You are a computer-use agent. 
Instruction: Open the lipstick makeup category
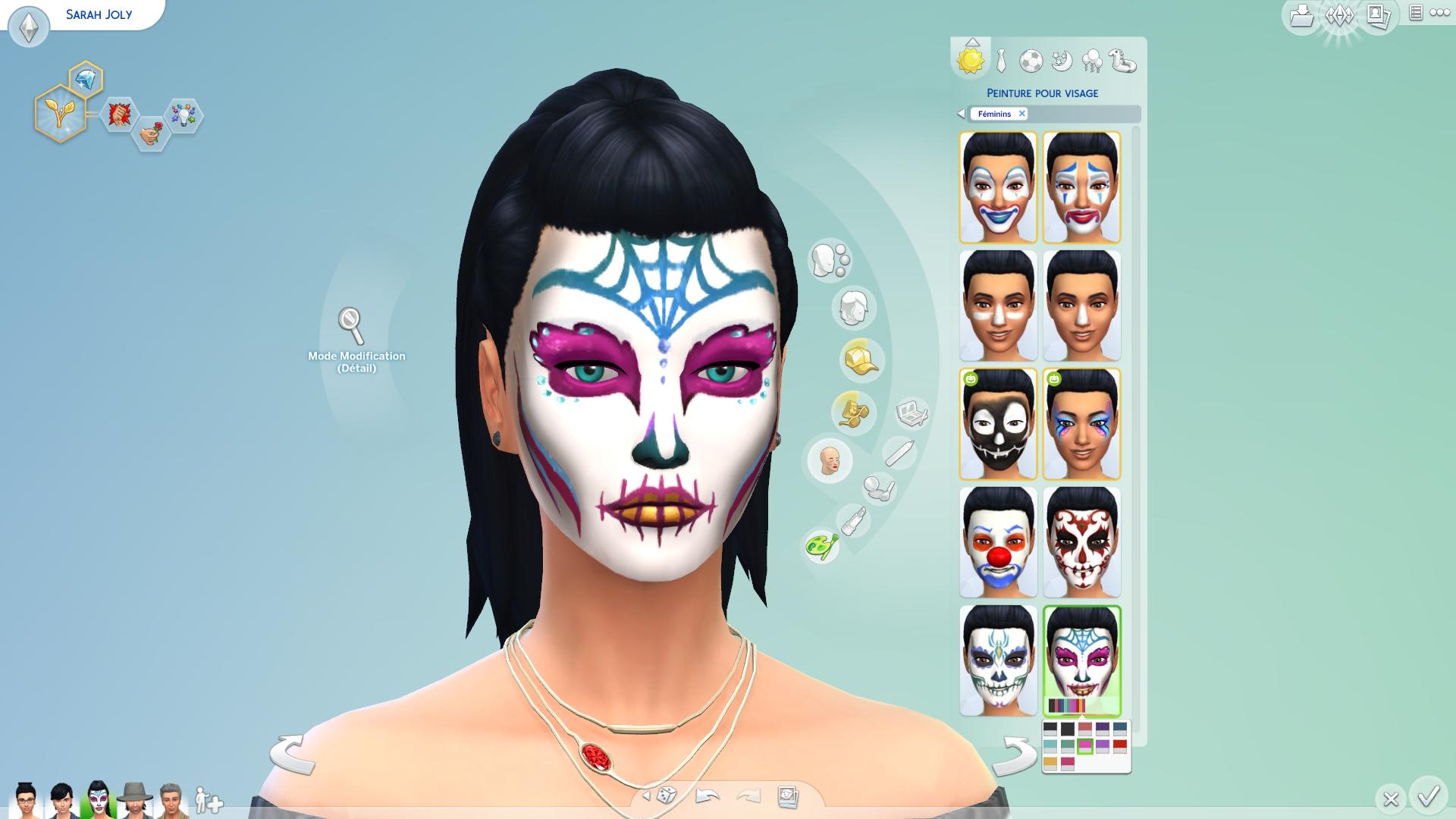853,521
